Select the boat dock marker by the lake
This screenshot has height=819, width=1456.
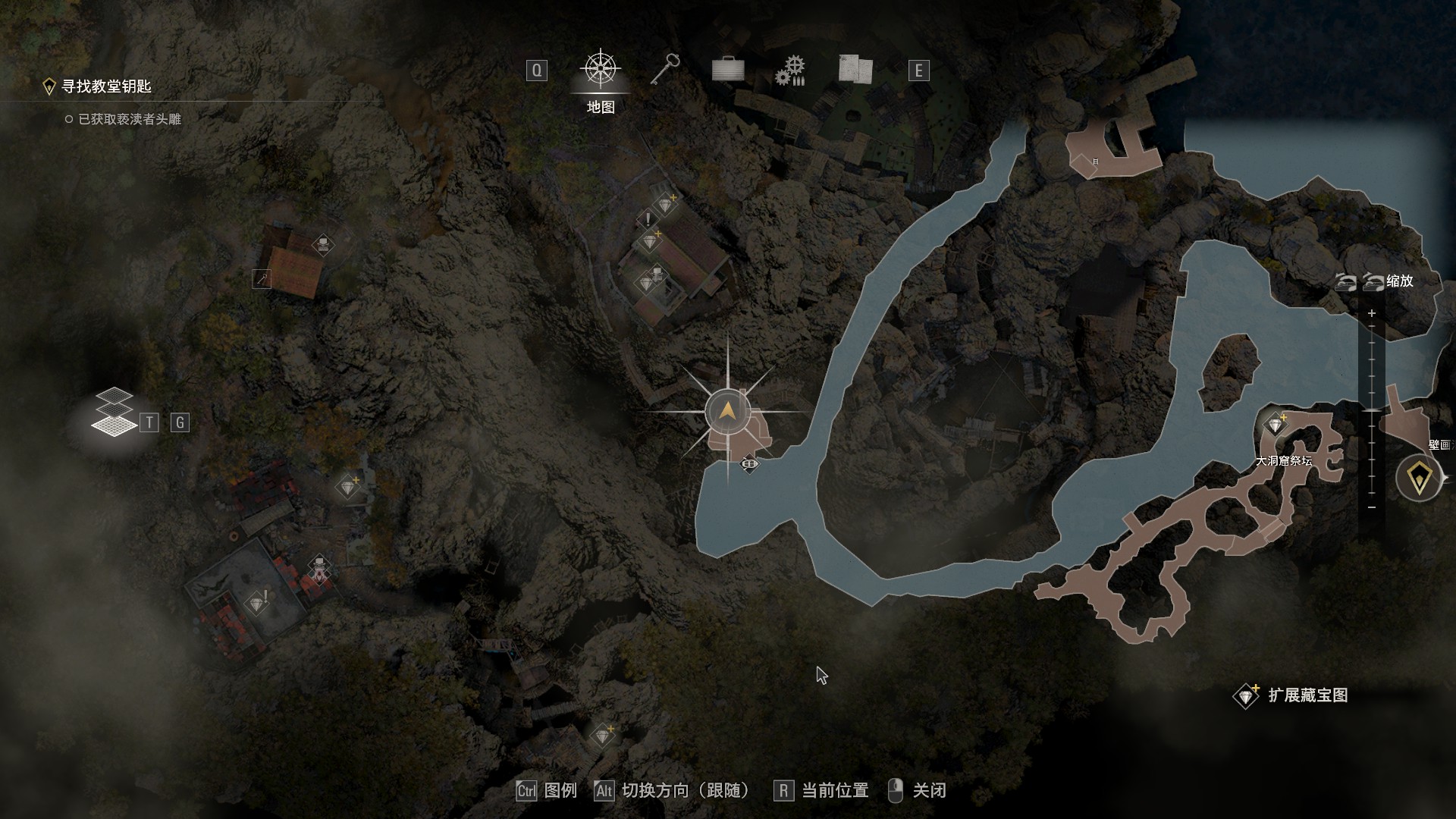point(749,463)
